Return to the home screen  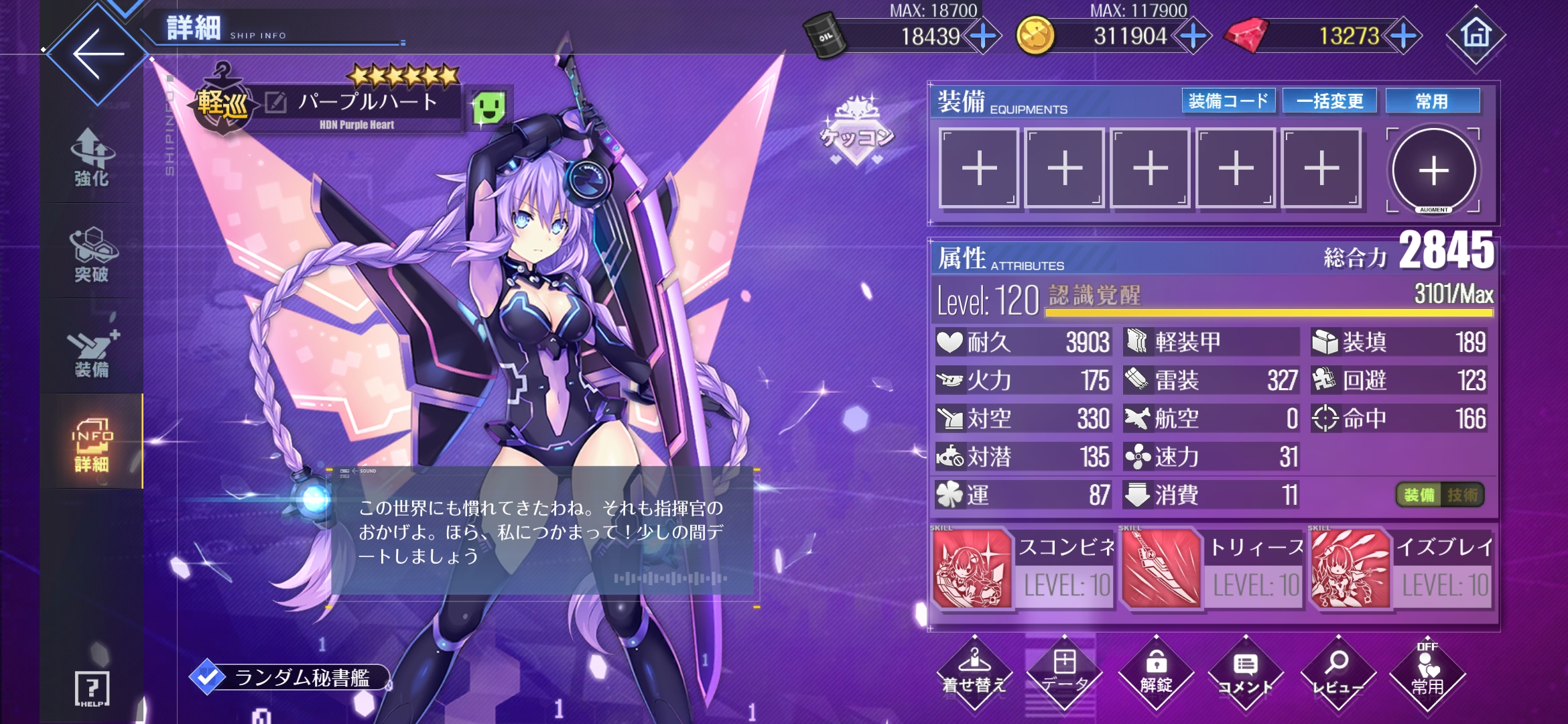pos(1476,35)
